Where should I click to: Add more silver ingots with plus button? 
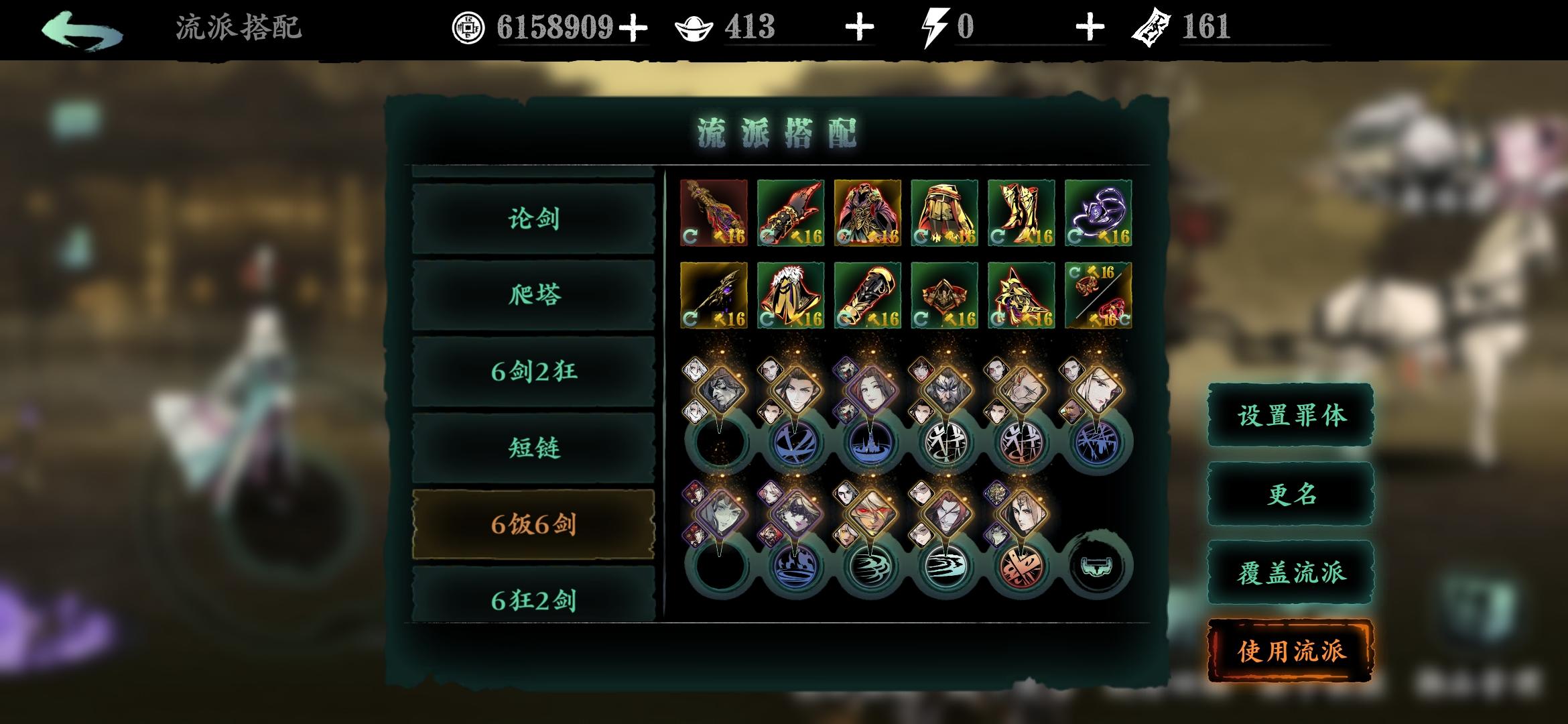point(860,28)
